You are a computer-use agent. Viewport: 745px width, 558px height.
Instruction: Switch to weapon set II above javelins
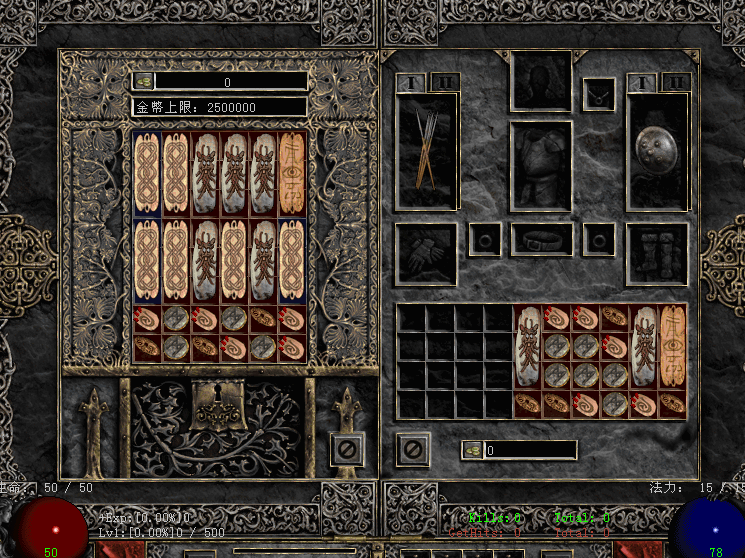[445, 82]
